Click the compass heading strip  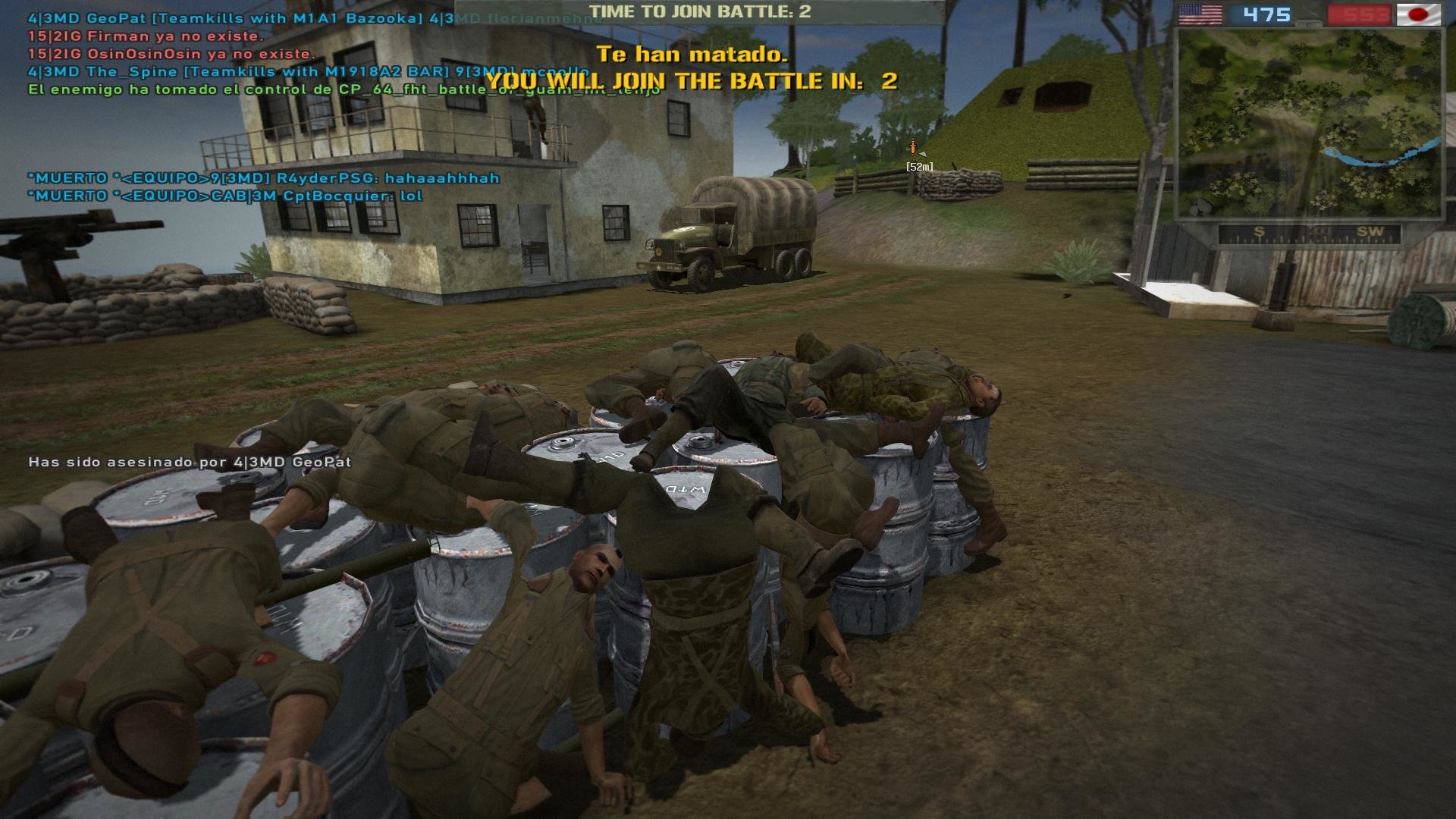[x=1309, y=234]
